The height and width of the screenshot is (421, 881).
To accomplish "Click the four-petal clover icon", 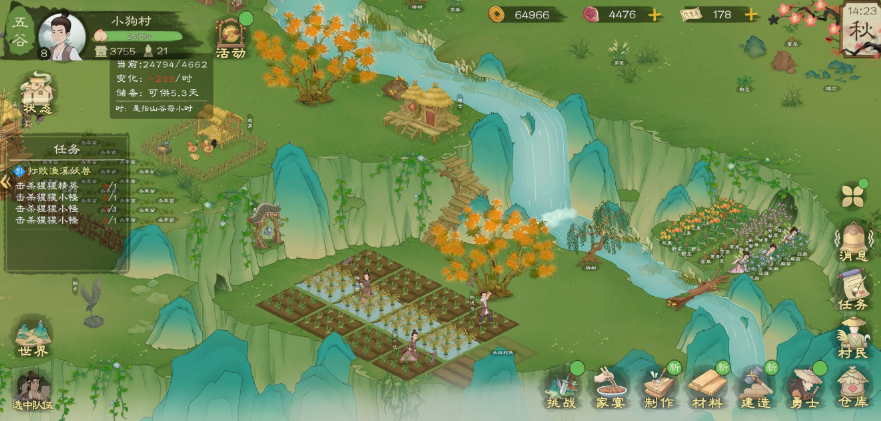I will click(853, 194).
